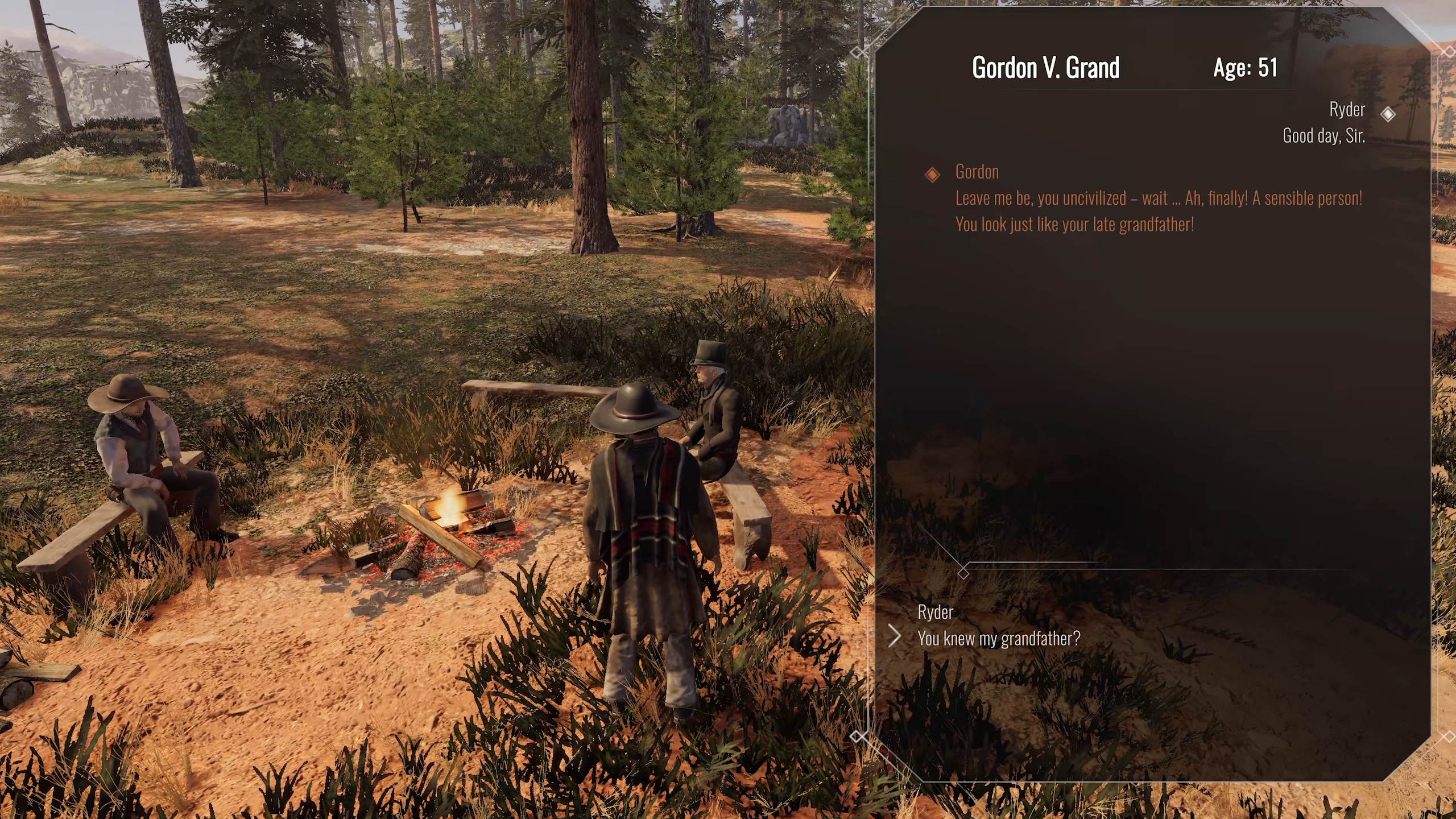Choose reply "You knew my grandfather?"
Image resolution: width=1456 pixels, height=819 pixels.
[x=998, y=638]
